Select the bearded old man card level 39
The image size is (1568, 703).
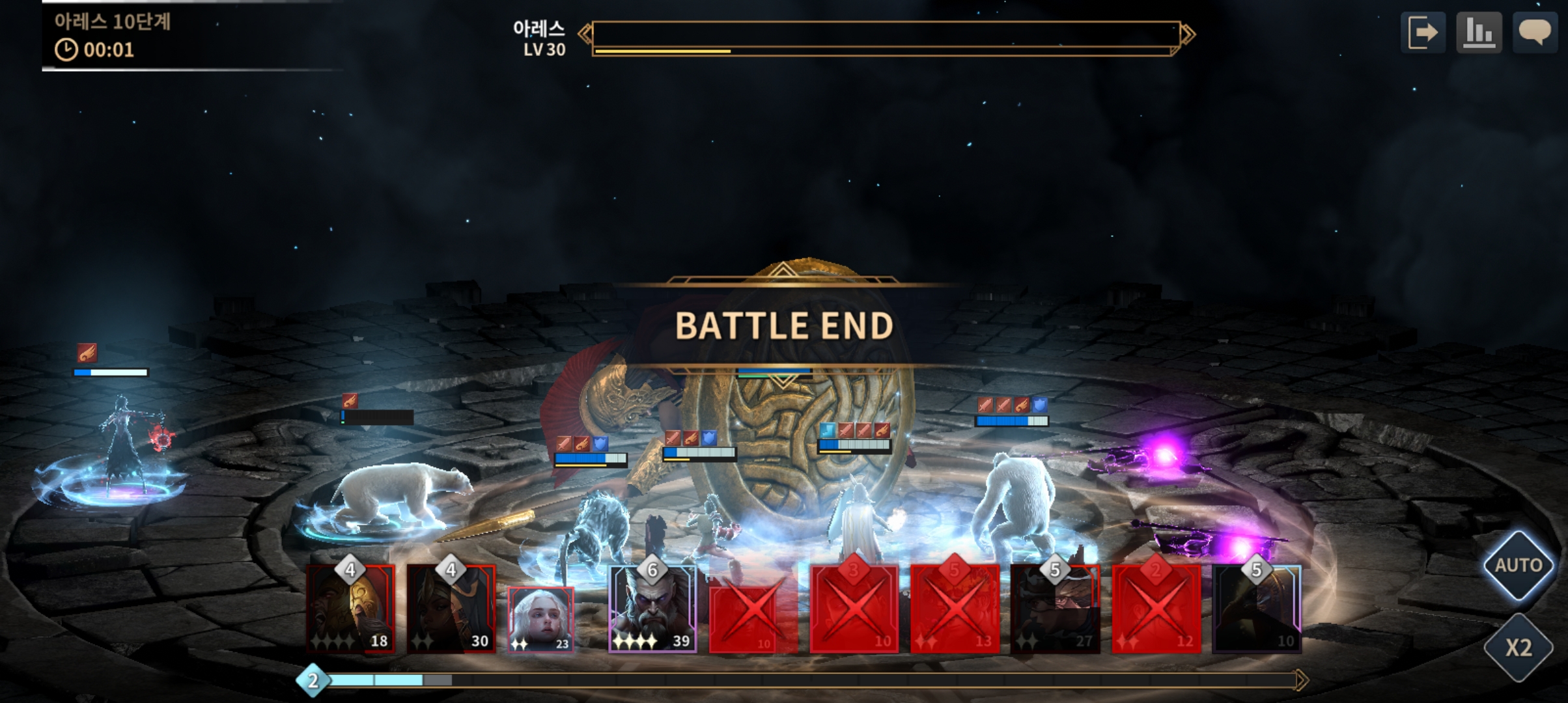click(652, 609)
